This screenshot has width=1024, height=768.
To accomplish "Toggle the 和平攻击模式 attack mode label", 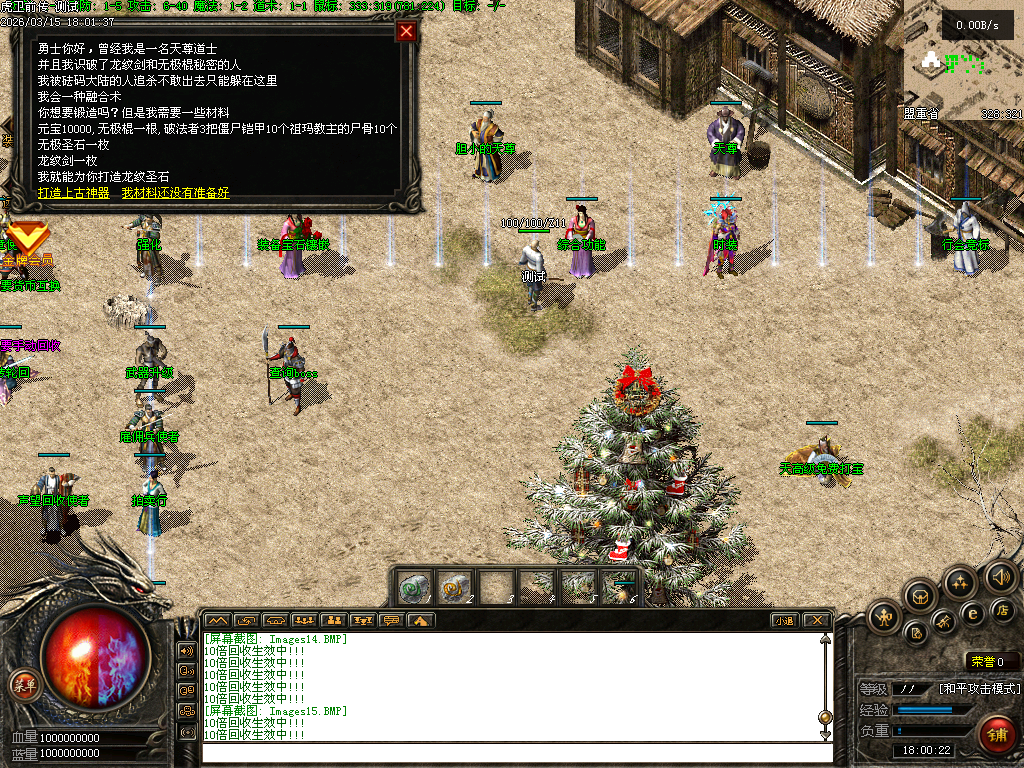I will coord(979,689).
